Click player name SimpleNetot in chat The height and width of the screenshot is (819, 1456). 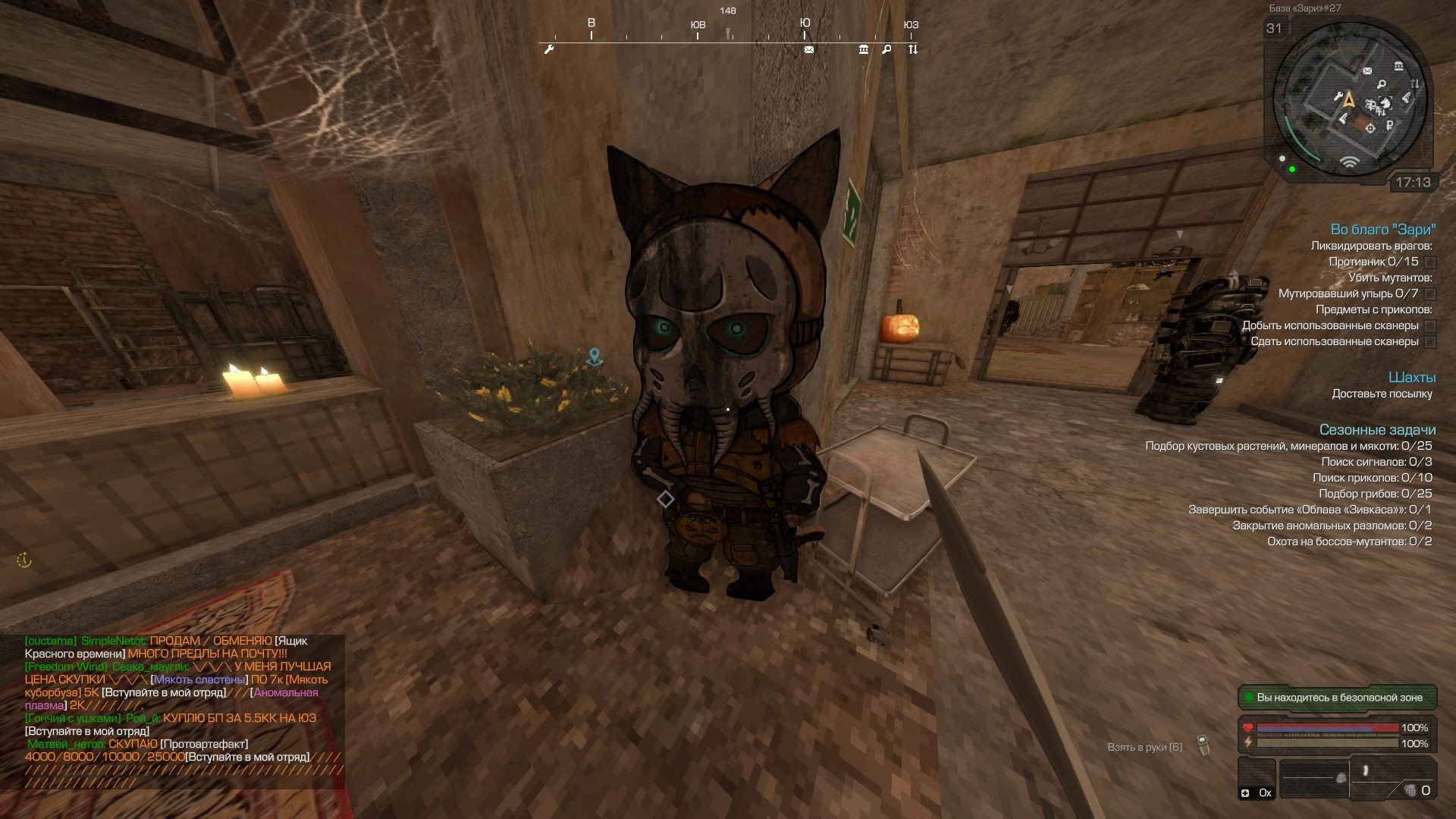pyautogui.click(x=114, y=641)
